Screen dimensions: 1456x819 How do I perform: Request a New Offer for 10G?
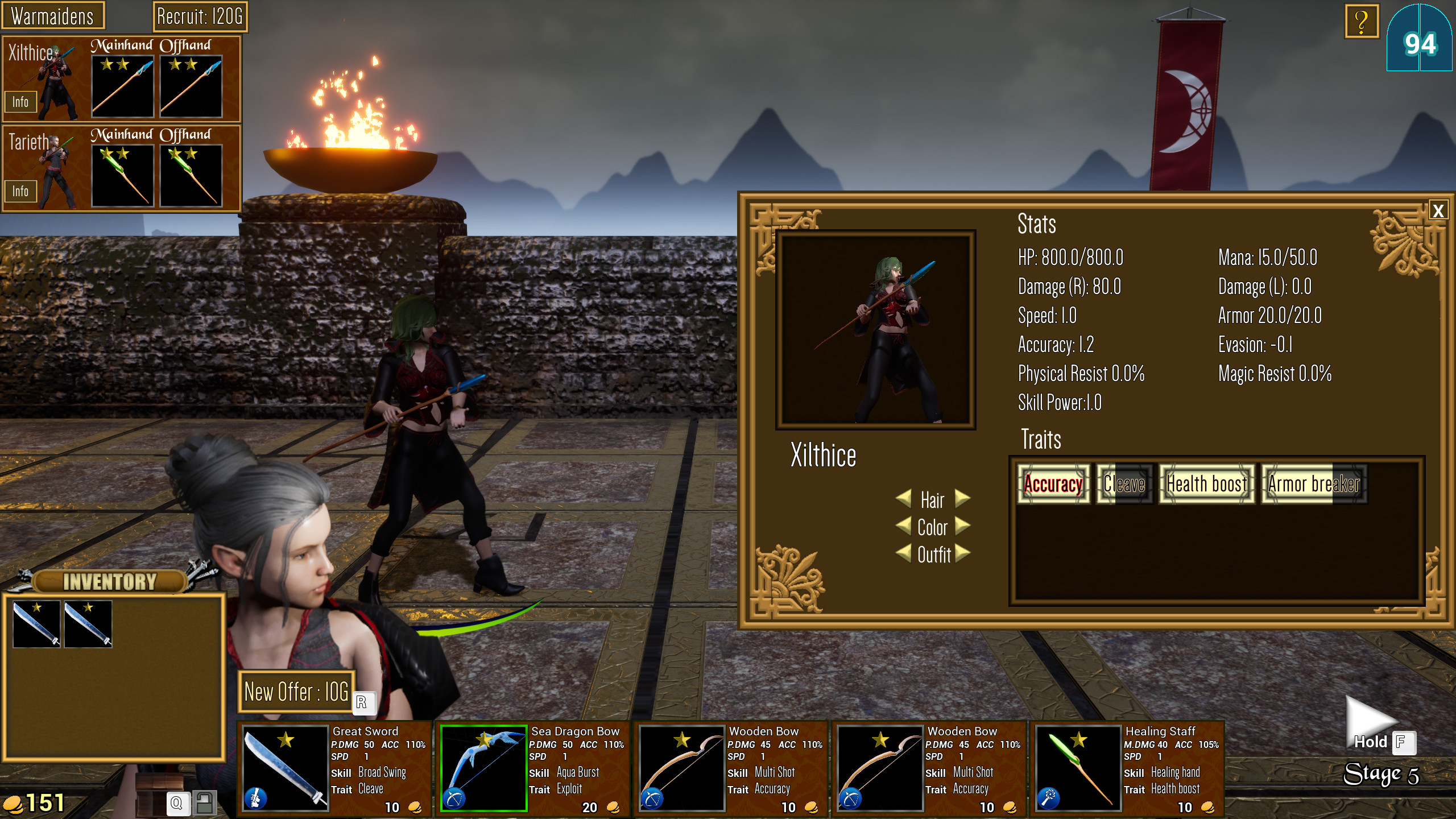pyautogui.click(x=296, y=692)
